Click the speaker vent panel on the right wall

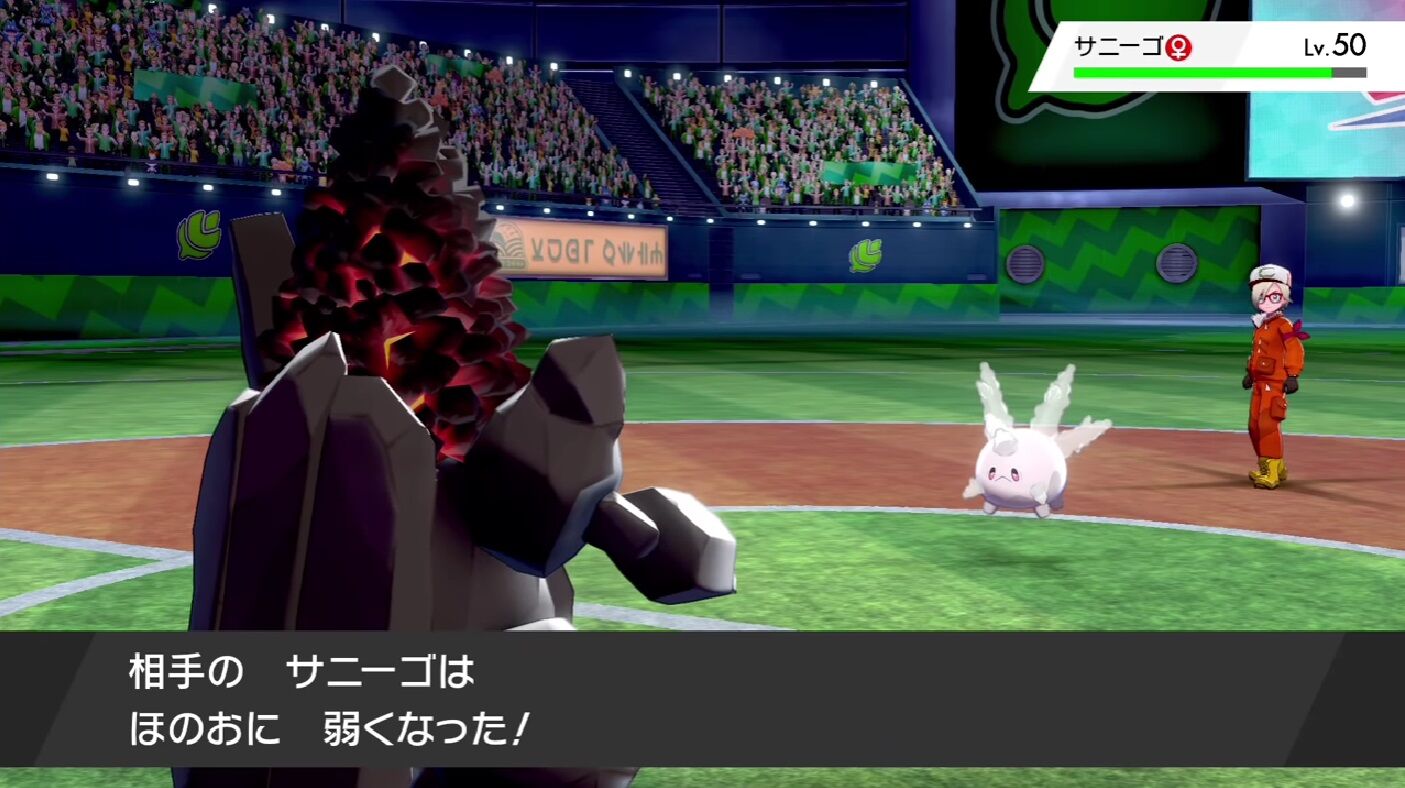pyautogui.click(x=1027, y=262)
